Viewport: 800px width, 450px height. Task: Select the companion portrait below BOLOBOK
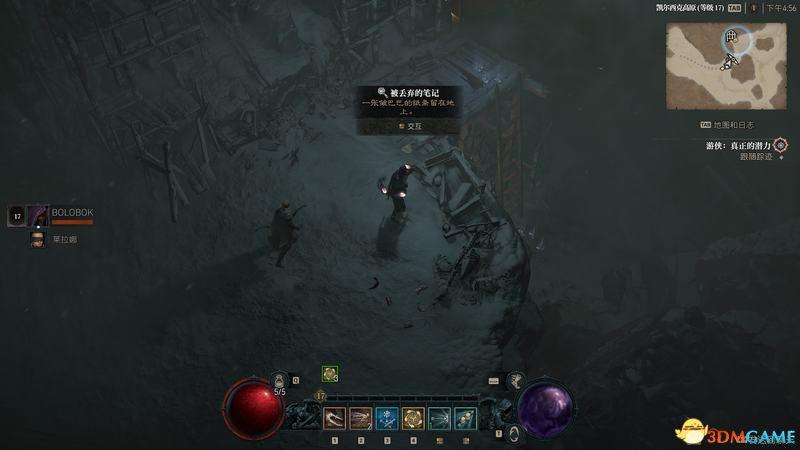[x=38, y=240]
